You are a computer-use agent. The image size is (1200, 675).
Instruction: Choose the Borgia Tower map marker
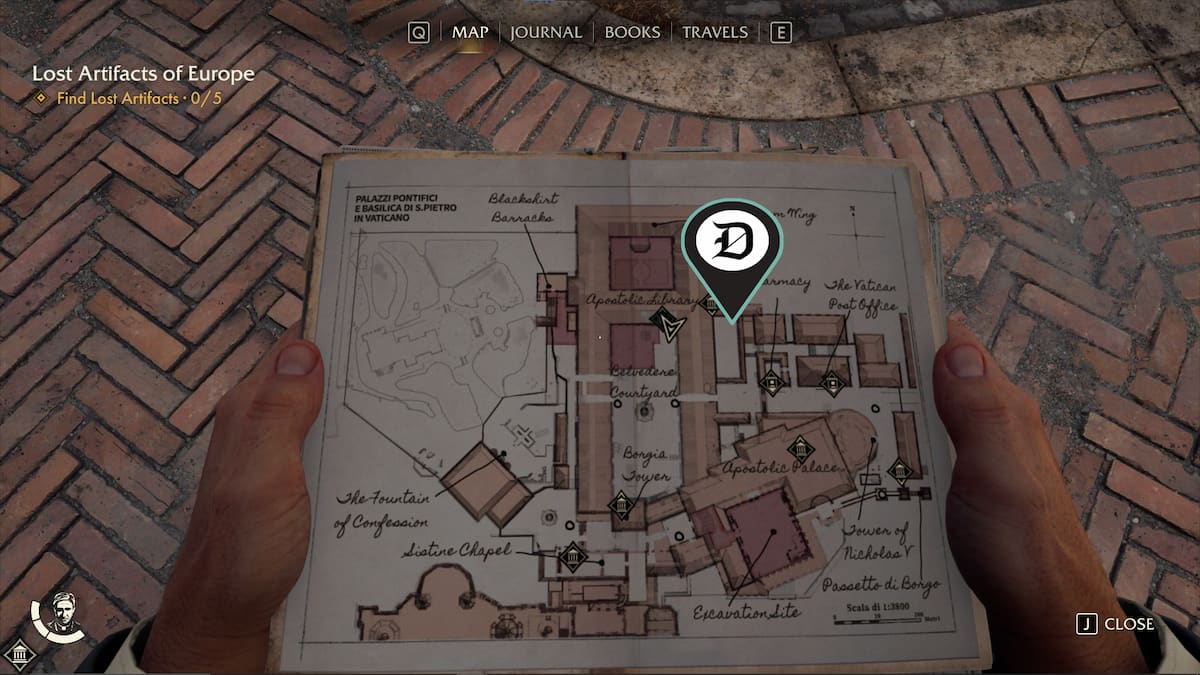622,505
